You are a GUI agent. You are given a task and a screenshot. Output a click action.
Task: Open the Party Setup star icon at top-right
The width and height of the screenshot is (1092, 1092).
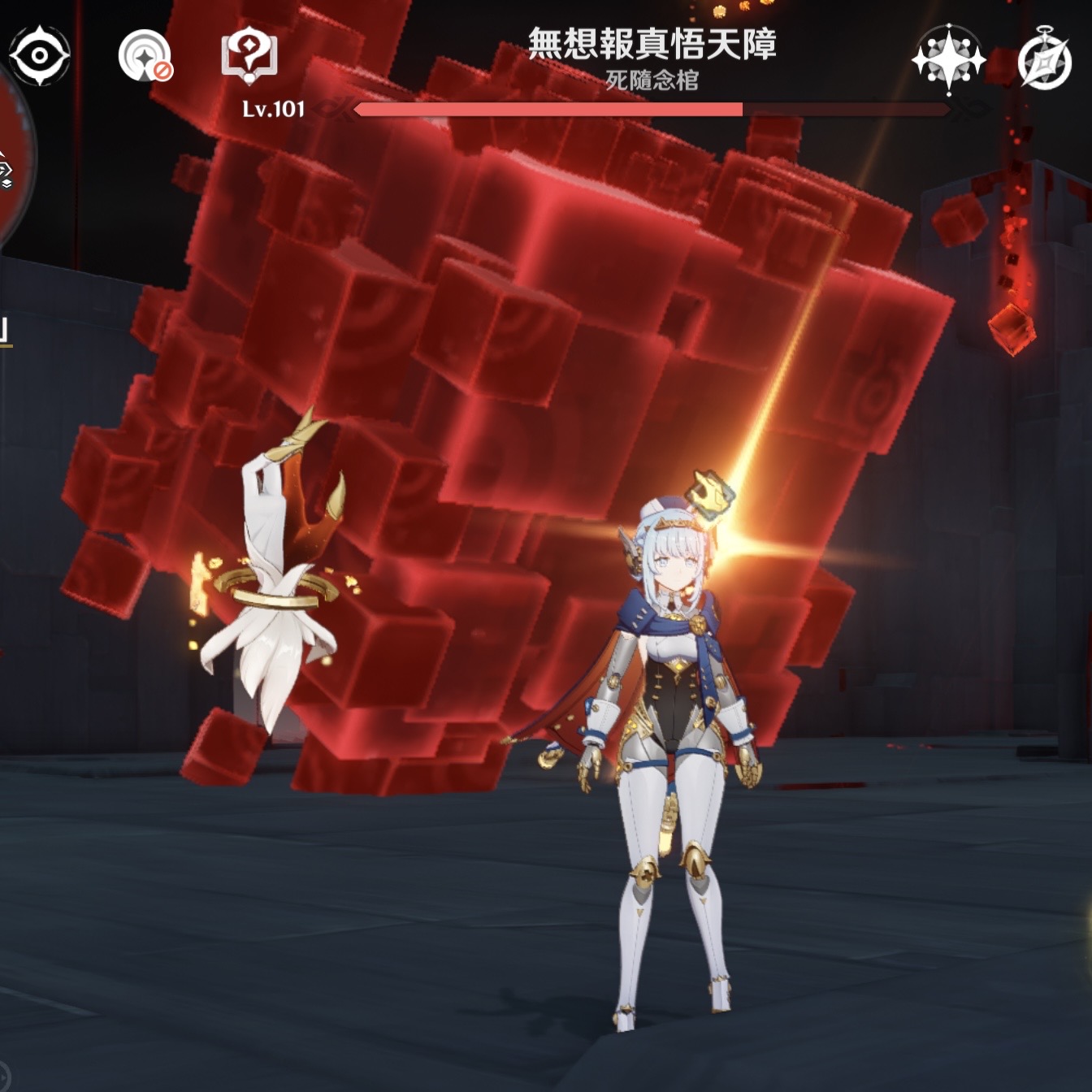point(947,58)
